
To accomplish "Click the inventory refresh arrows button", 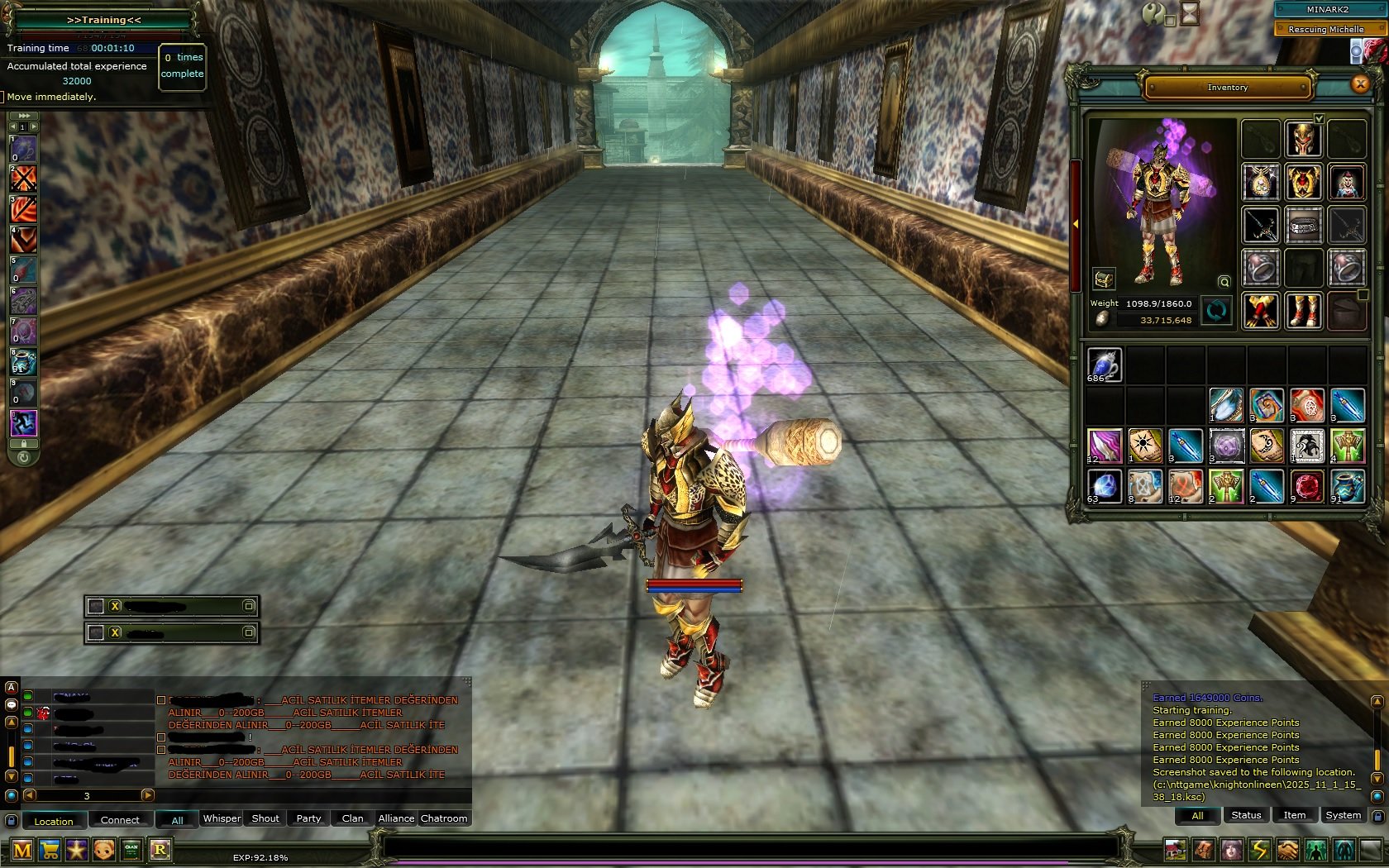I will (1216, 311).
